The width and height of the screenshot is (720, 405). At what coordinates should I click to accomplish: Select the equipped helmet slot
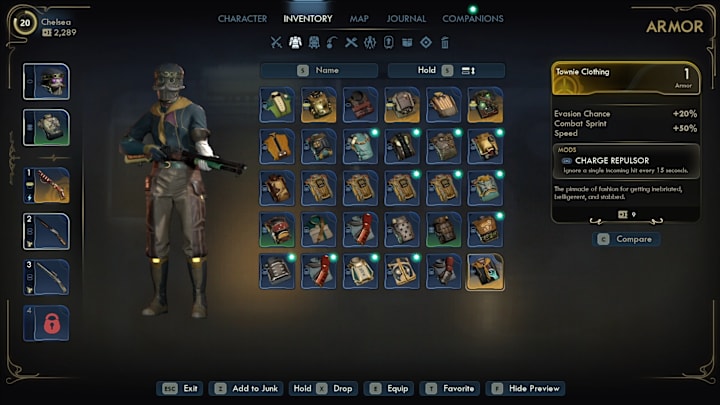[x=47, y=81]
